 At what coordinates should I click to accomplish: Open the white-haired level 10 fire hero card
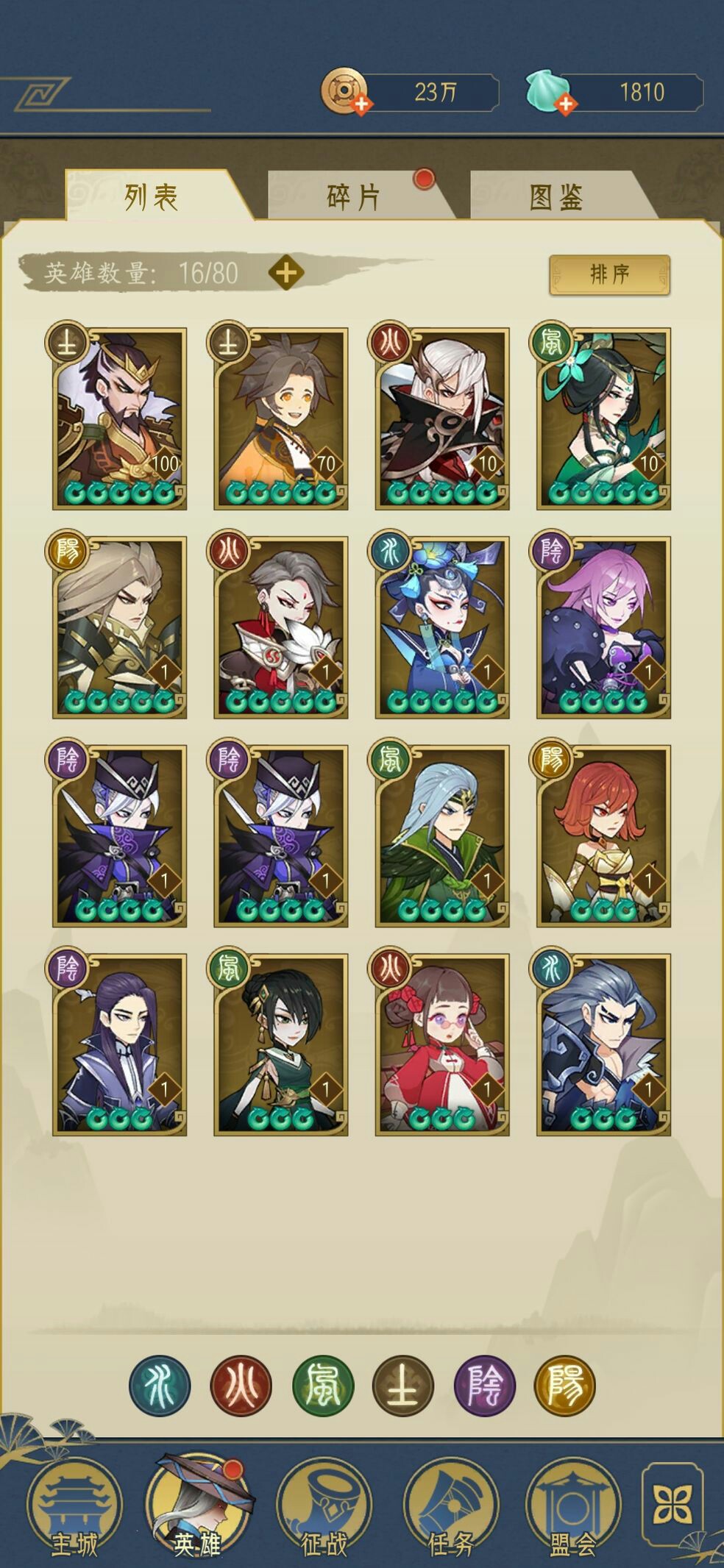coord(441,418)
